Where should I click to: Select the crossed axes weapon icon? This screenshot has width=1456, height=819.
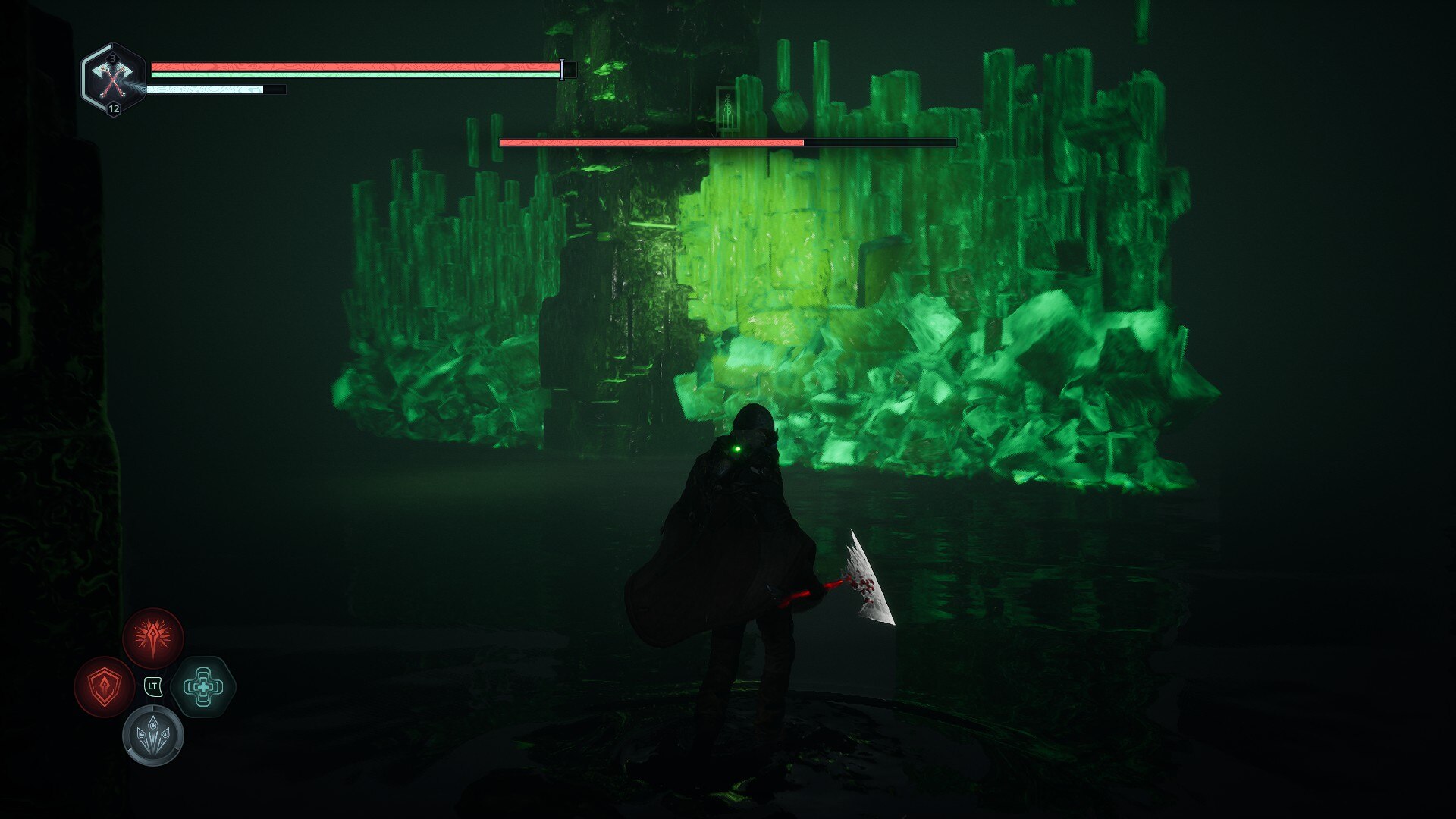pyautogui.click(x=112, y=79)
